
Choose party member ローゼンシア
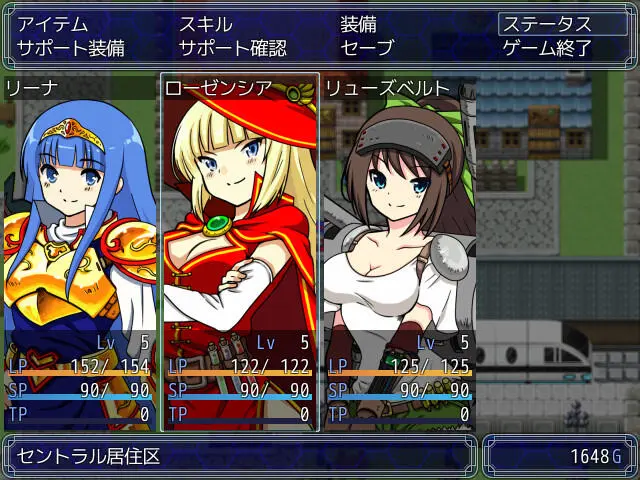click(x=239, y=250)
